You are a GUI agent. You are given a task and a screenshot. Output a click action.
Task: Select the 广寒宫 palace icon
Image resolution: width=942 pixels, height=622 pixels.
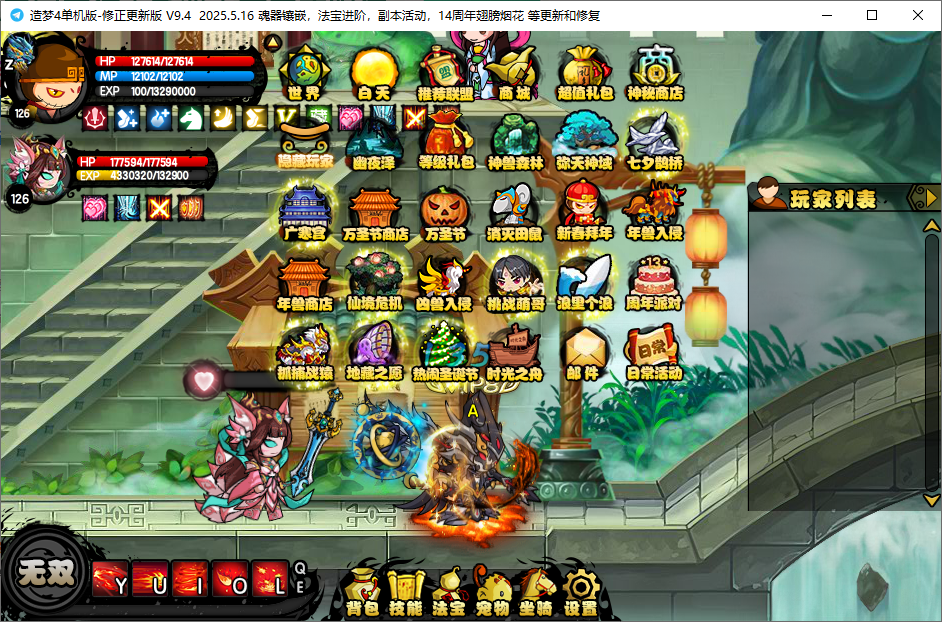pos(304,213)
